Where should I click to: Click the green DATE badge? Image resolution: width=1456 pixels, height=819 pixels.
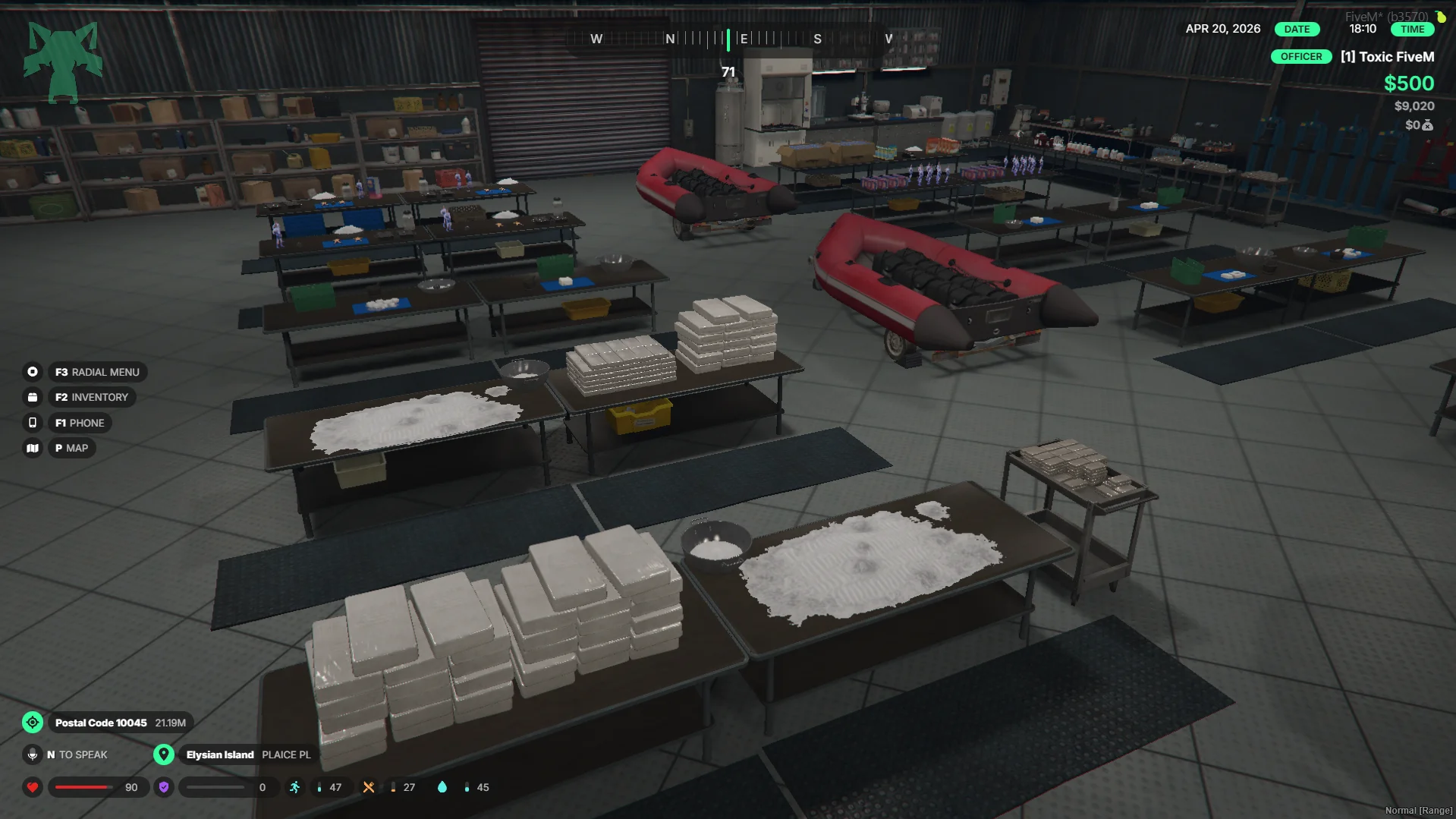tap(1297, 30)
